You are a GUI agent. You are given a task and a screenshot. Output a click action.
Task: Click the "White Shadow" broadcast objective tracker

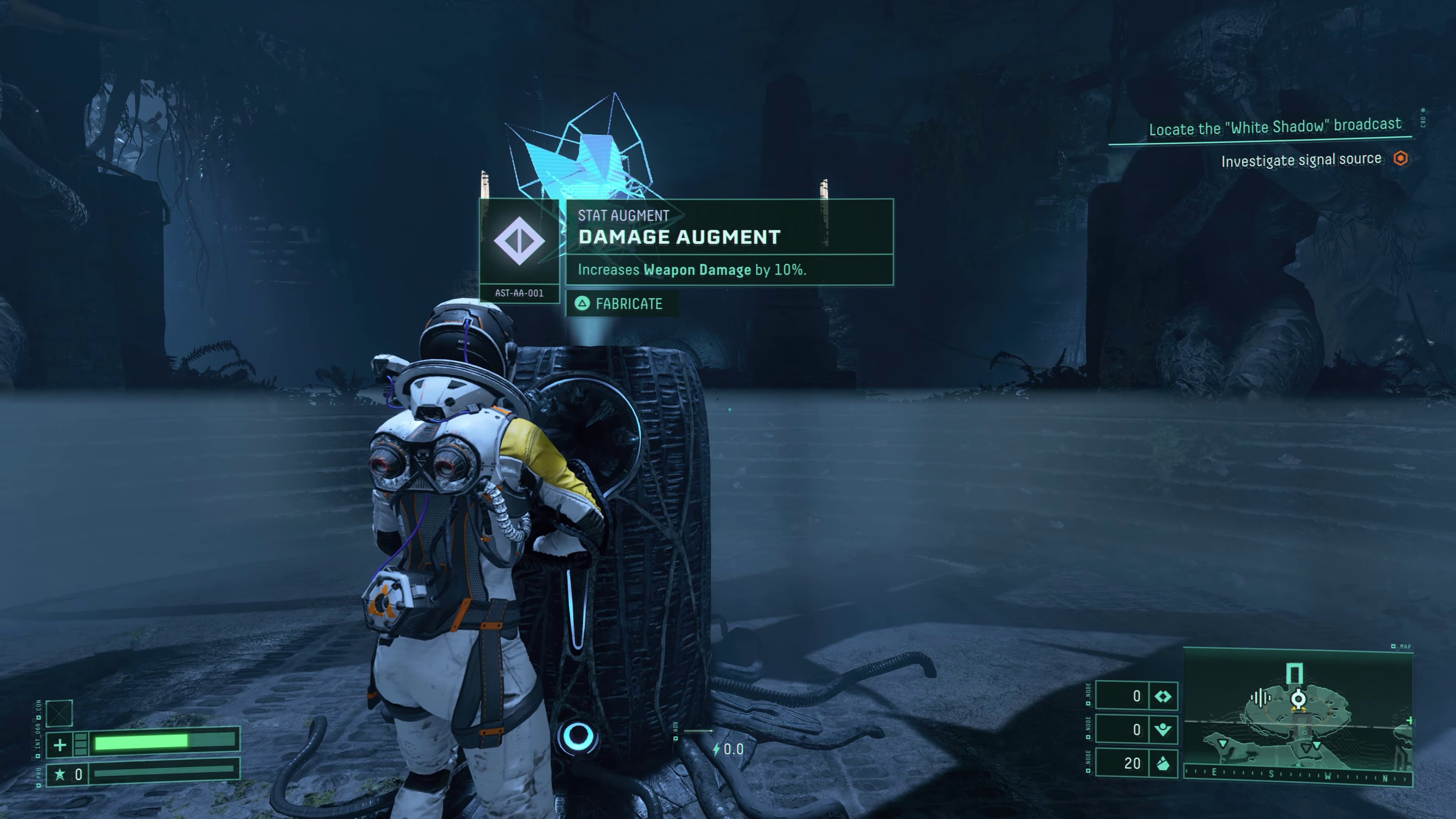[x=1274, y=127]
